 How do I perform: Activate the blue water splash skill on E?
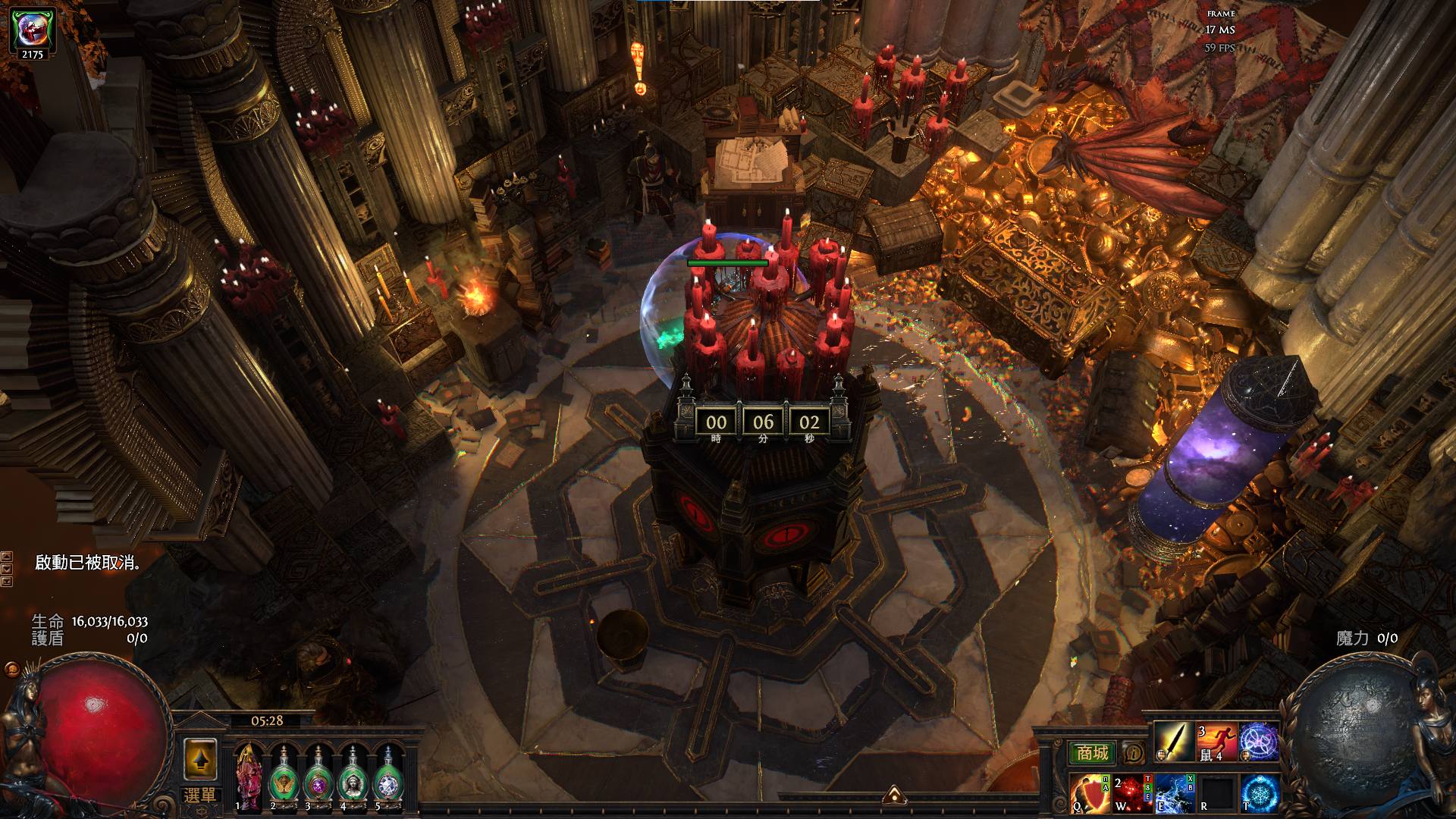click(1175, 793)
